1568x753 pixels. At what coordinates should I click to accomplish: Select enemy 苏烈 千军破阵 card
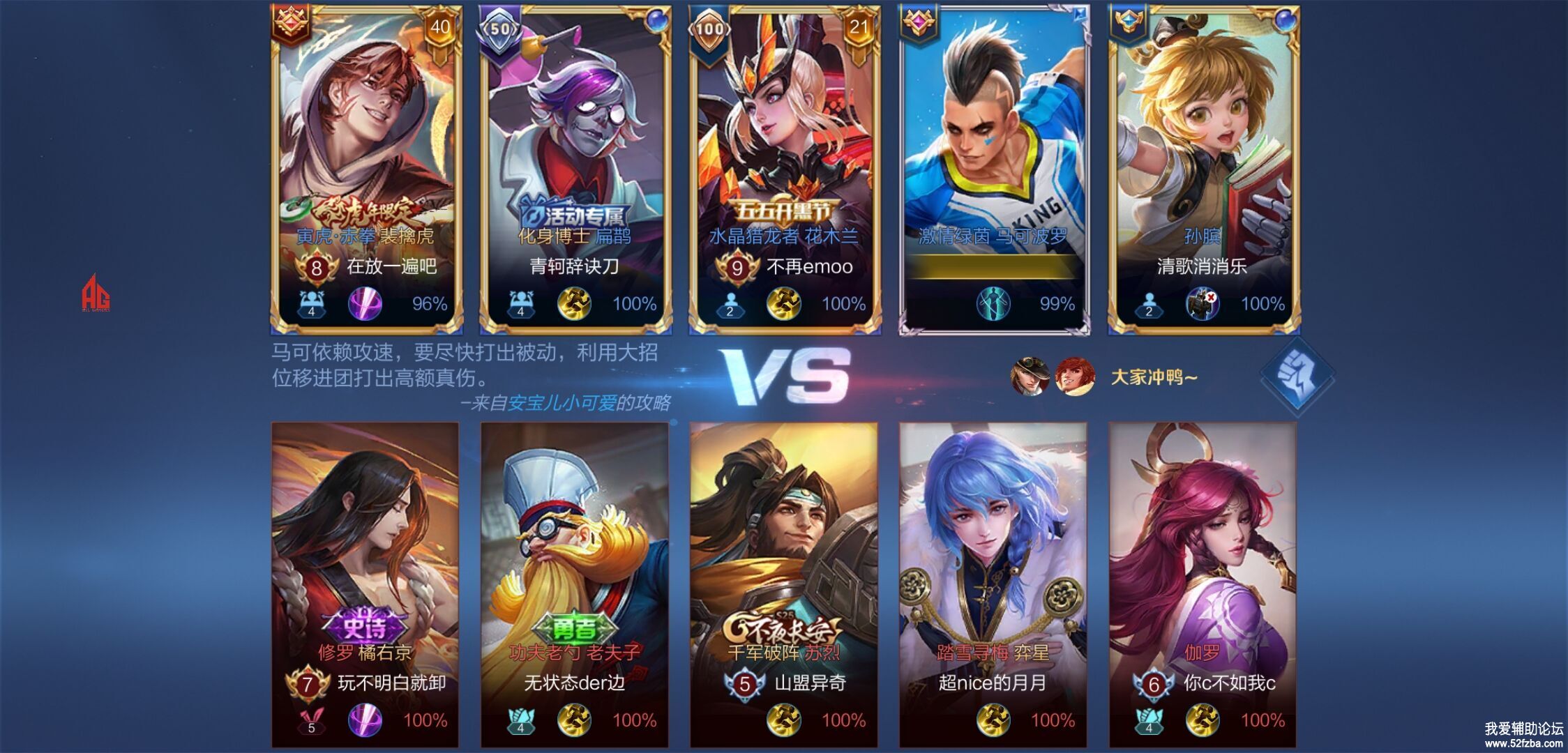(783, 584)
